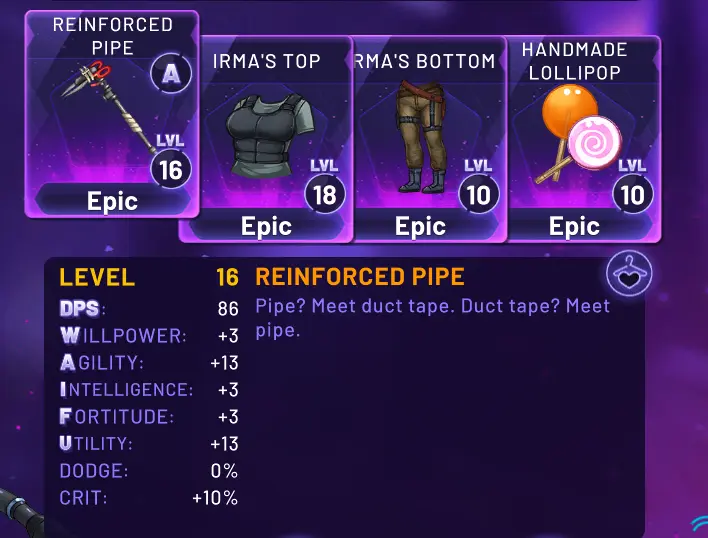
Task: Choose Irma's Top armor card
Action: click(266, 138)
